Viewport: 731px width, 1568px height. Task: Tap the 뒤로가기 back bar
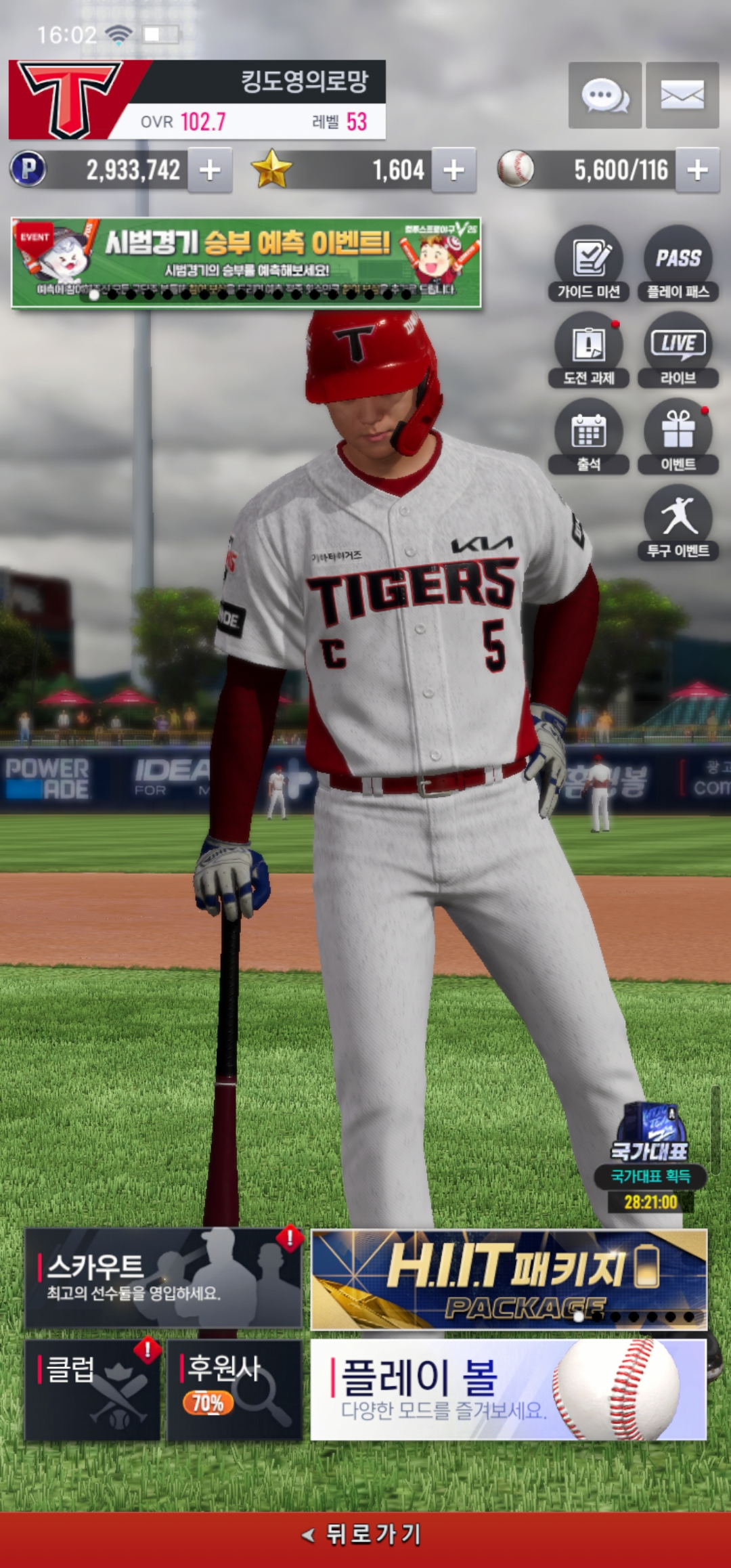365,1535
